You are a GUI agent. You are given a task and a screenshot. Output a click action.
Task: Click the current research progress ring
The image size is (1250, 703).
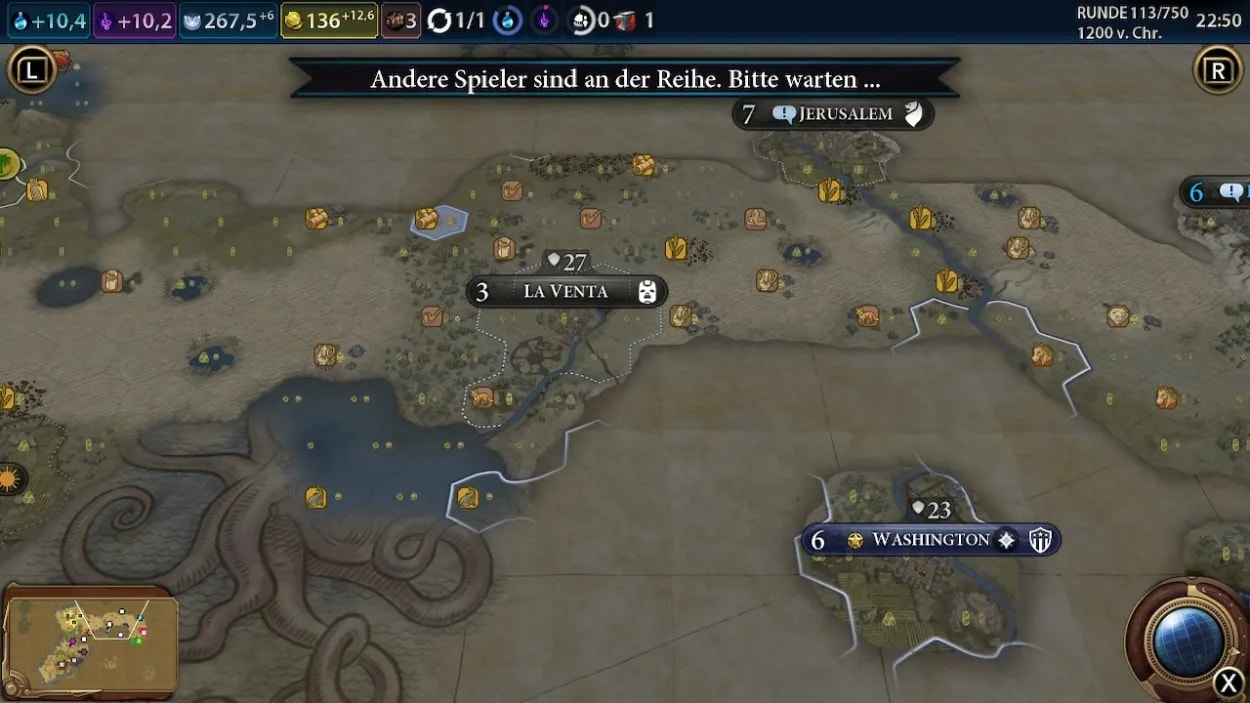(x=508, y=20)
